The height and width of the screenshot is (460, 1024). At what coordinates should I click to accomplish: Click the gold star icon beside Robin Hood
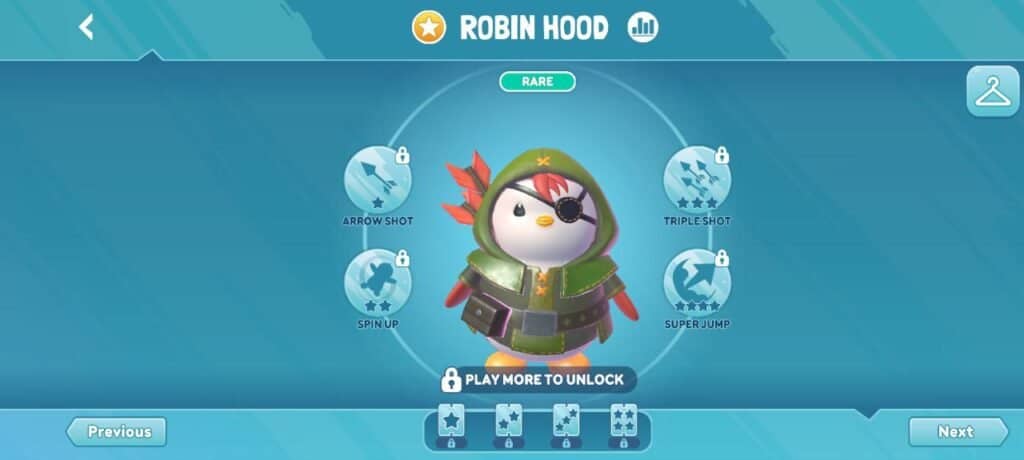(x=429, y=28)
